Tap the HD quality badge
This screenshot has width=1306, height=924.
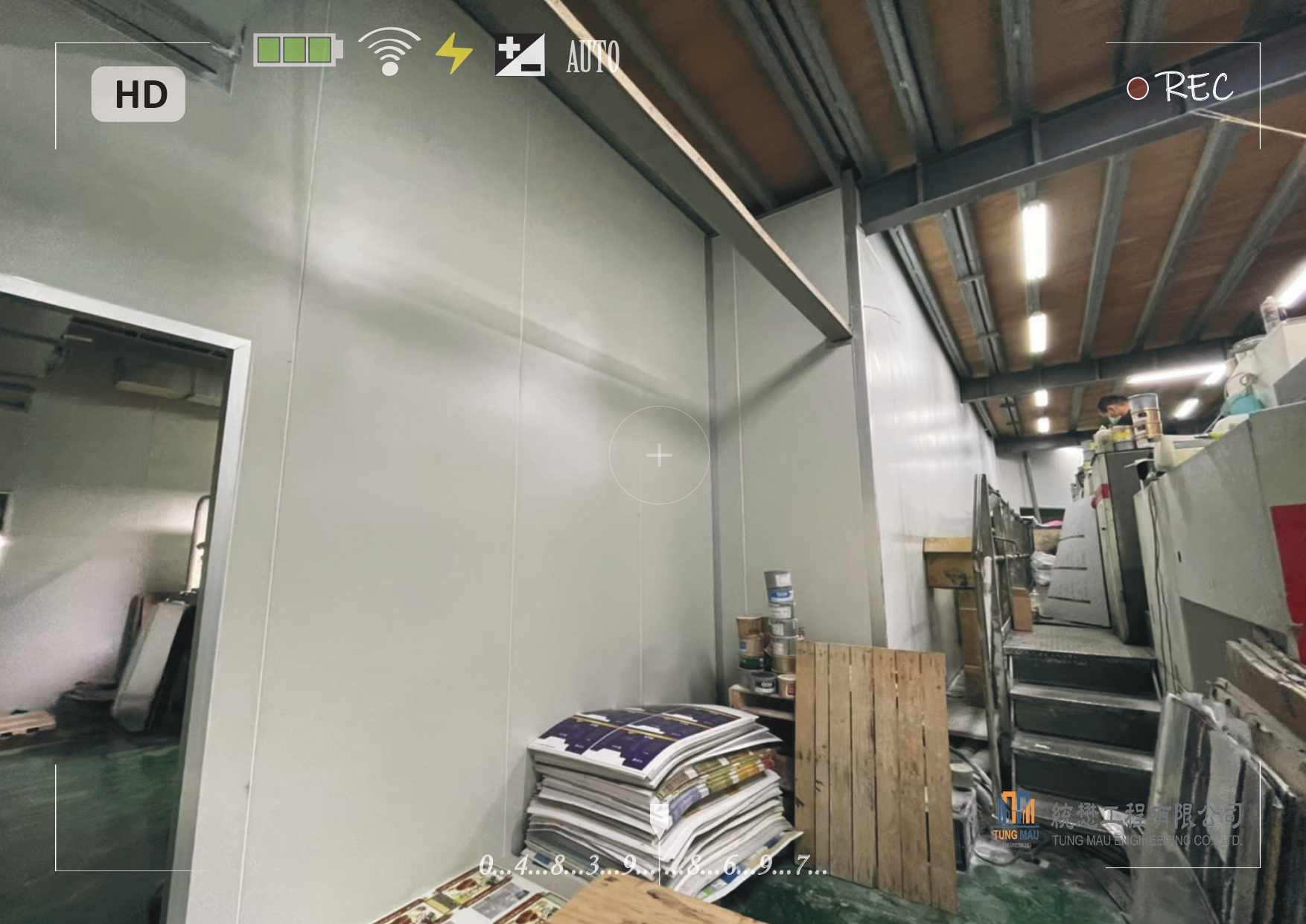(x=138, y=95)
